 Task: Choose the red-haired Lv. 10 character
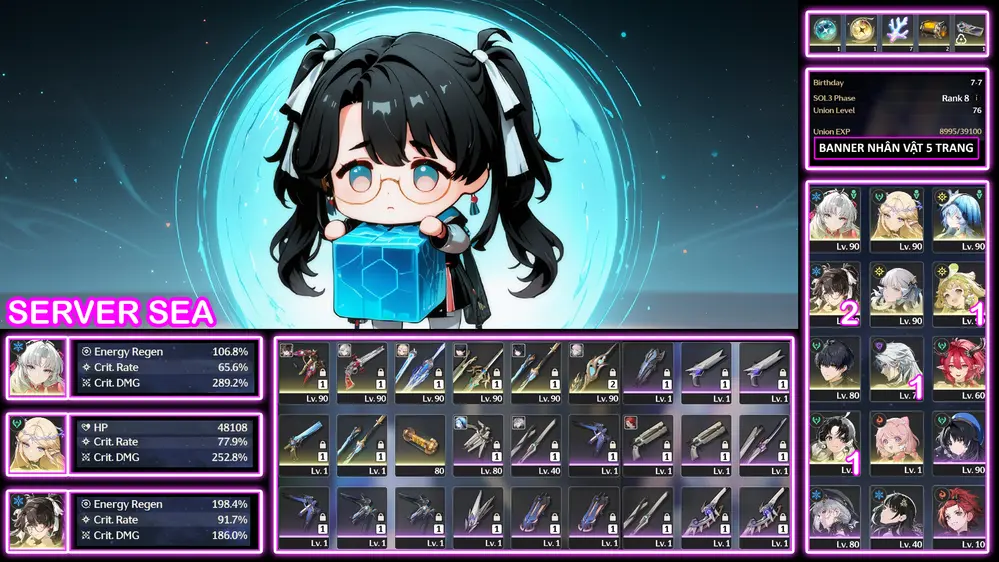(x=958, y=515)
